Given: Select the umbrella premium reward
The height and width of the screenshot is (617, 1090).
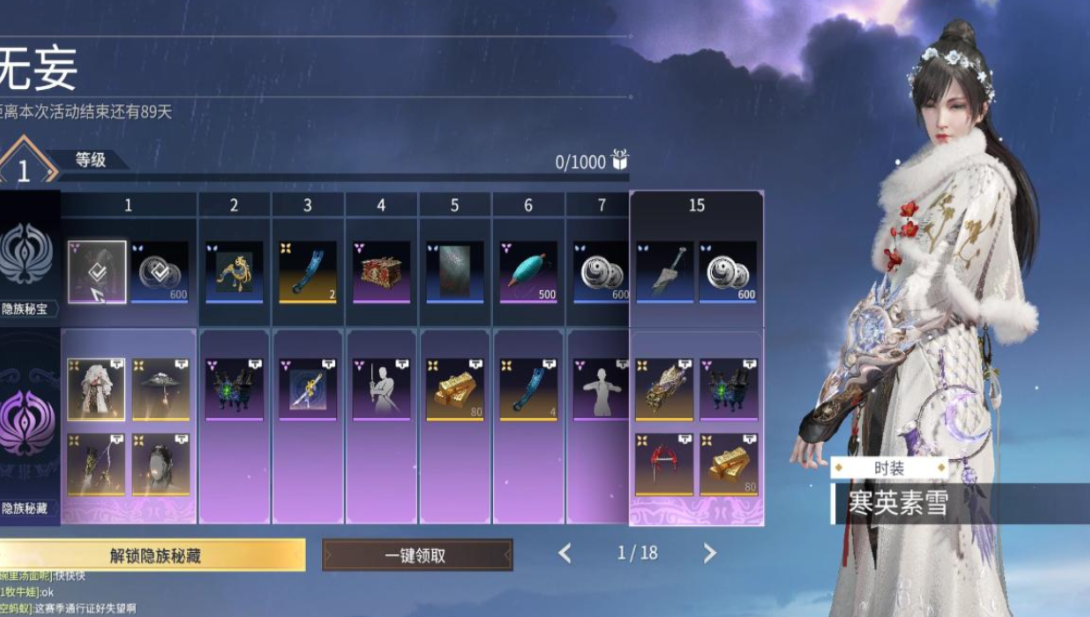Looking at the screenshot, I should [160, 390].
